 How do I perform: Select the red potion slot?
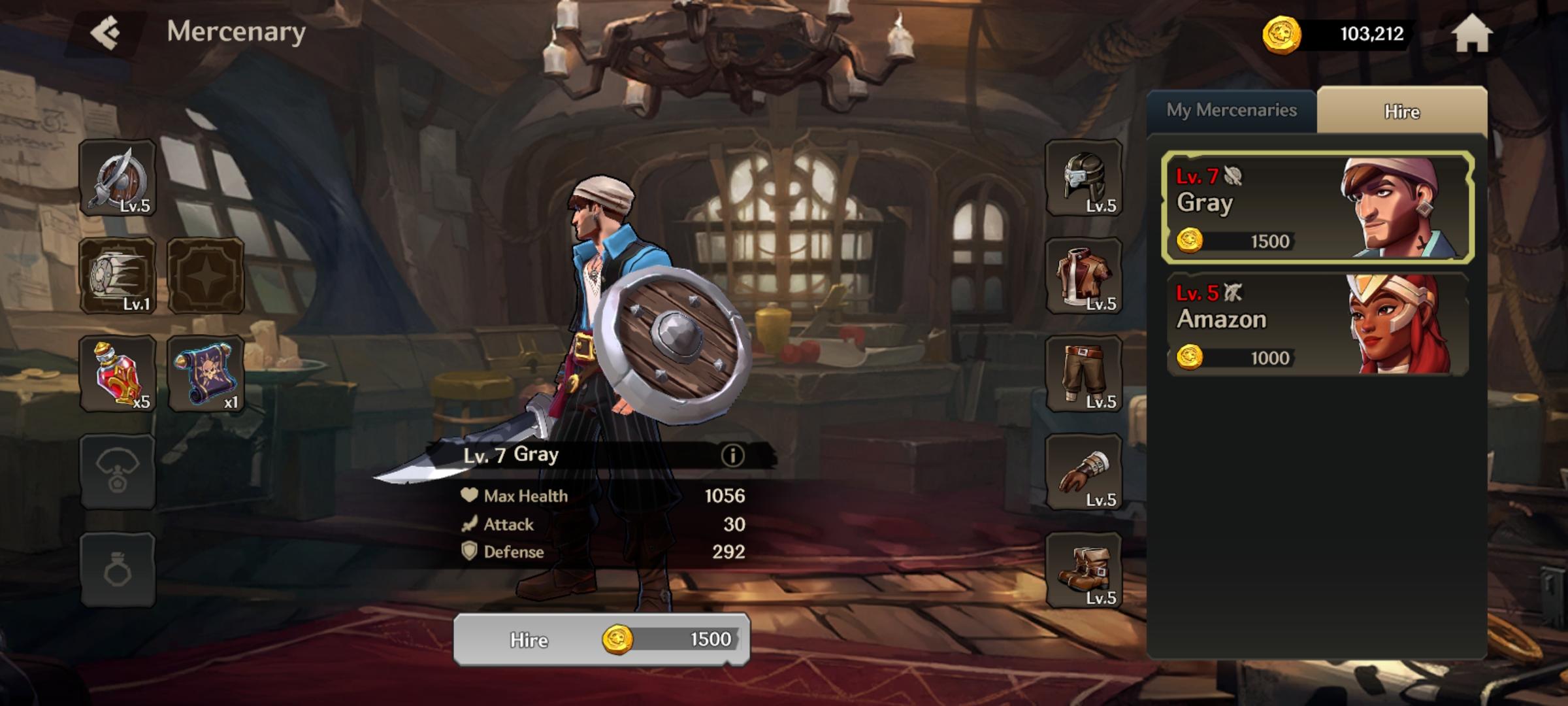(x=118, y=374)
